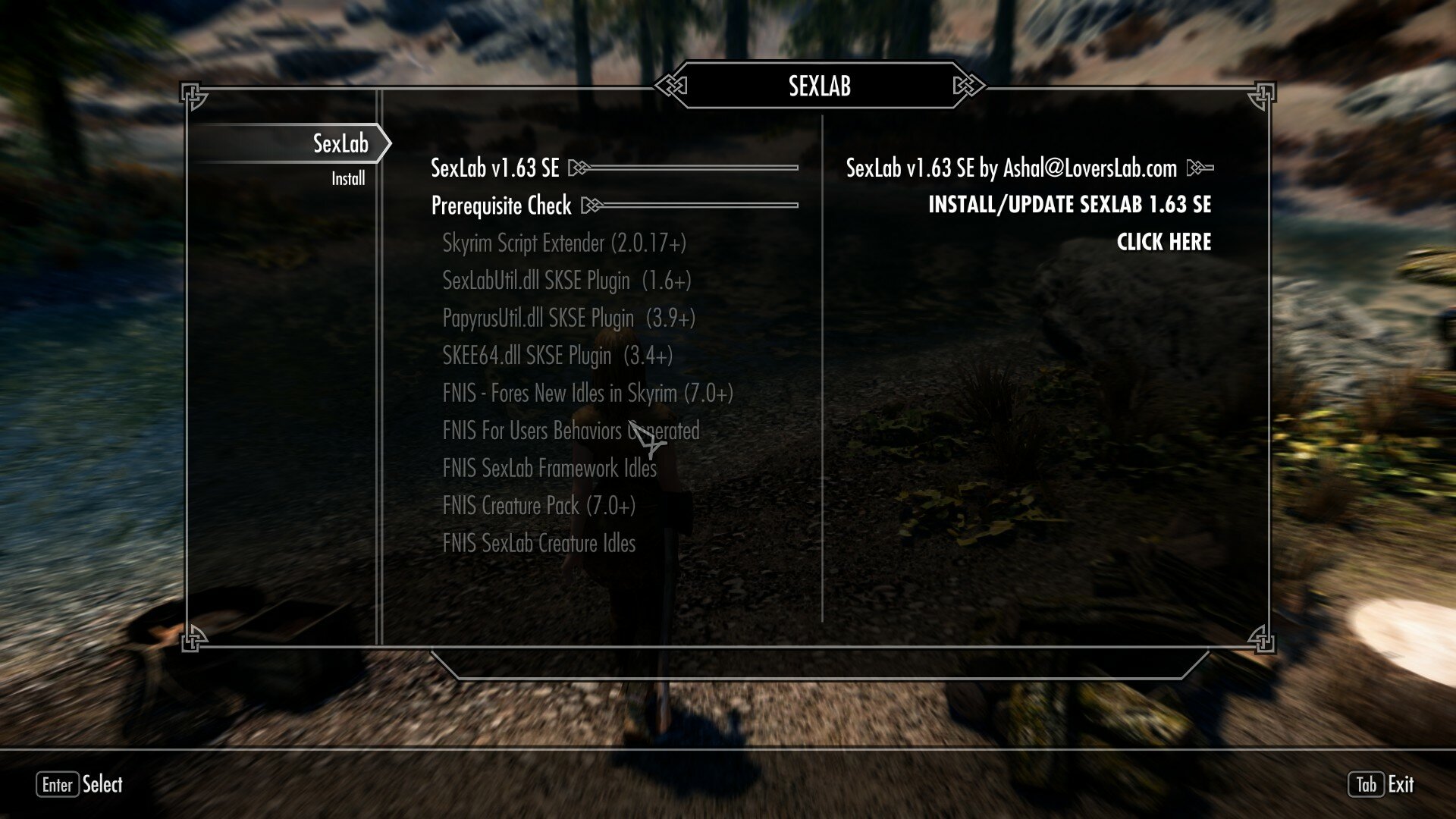This screenshot has width=1456, height=819.
Task: Click the INSTALL/UPDATE SEXLAB 1.63 SE option
Action: click(x=1069, y=205)
